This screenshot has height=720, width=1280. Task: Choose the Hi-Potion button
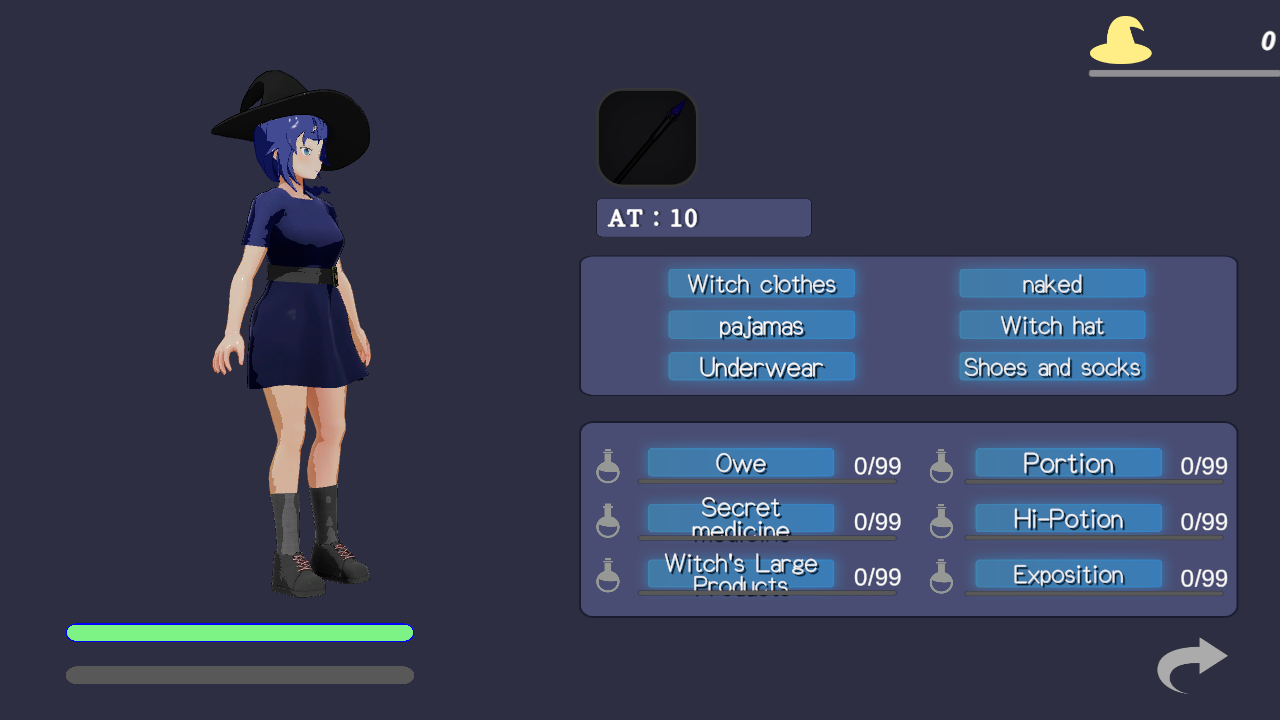pos(1068,519)
